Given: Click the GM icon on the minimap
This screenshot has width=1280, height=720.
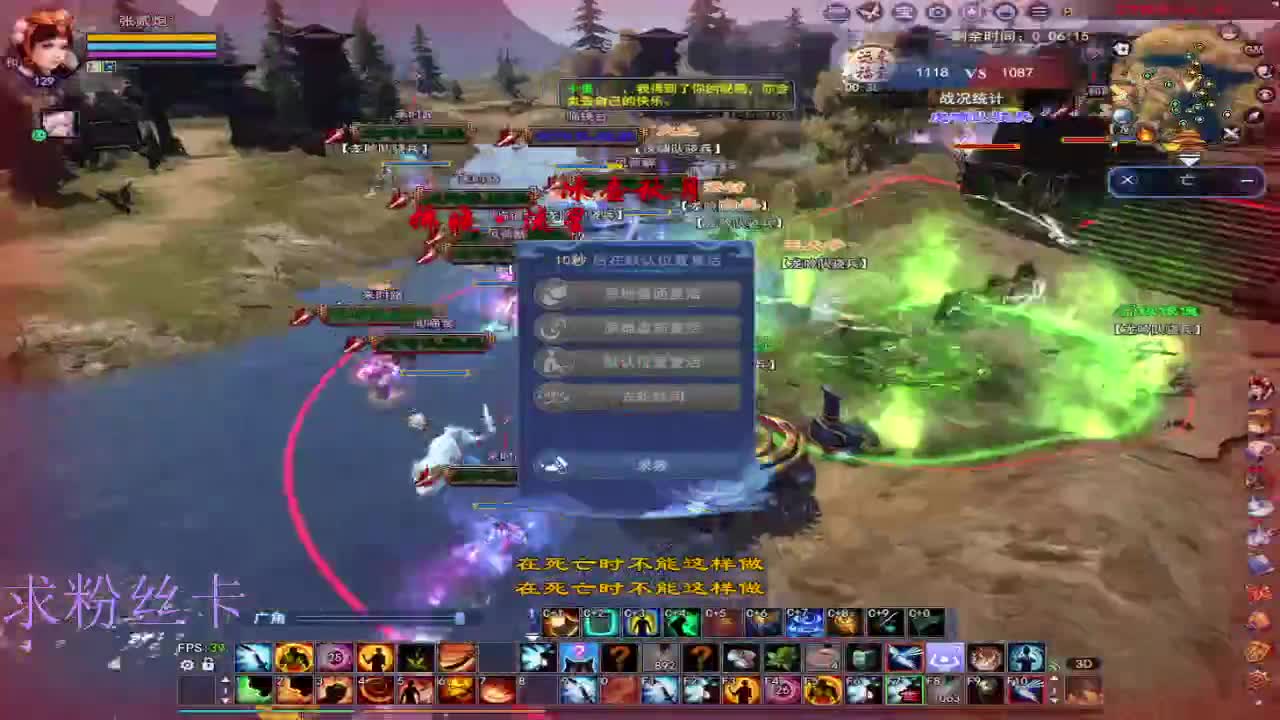Looking at the screenshot, I should point(1254,48).
